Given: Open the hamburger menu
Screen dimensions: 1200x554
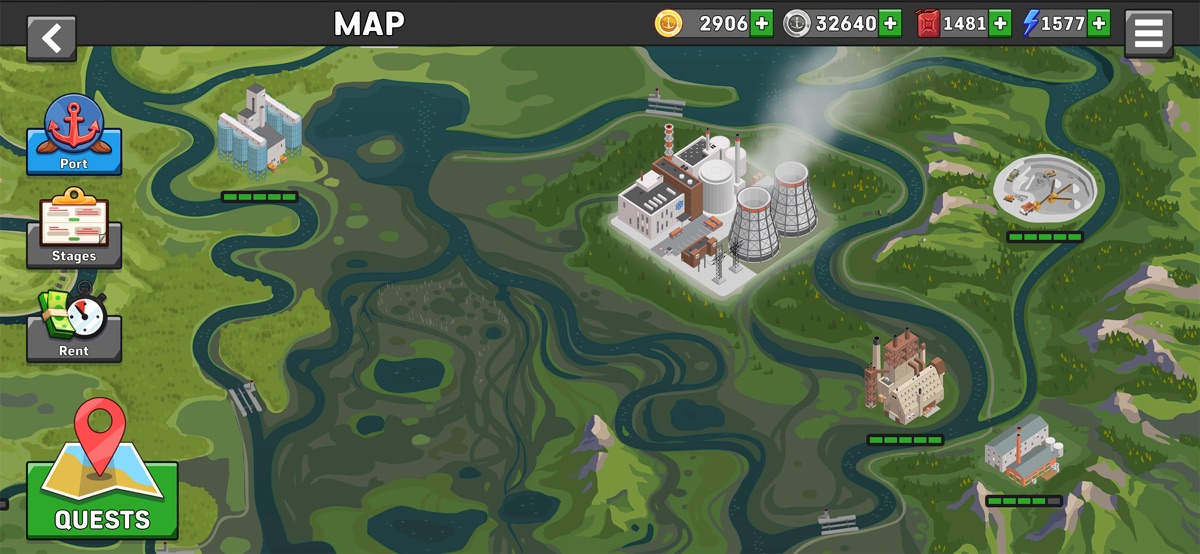Looking at the screenshot, I should coord(1148,36).
